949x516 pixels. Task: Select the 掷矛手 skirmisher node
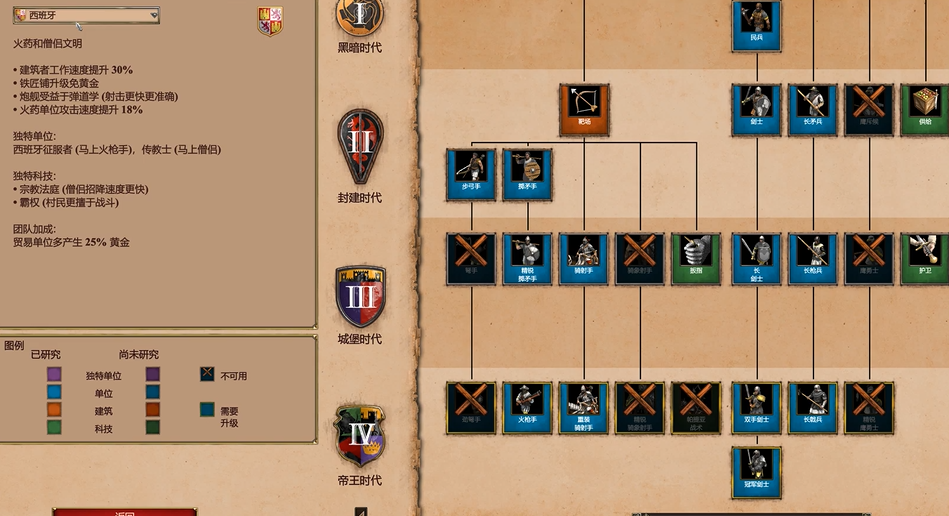click(527, 174)
